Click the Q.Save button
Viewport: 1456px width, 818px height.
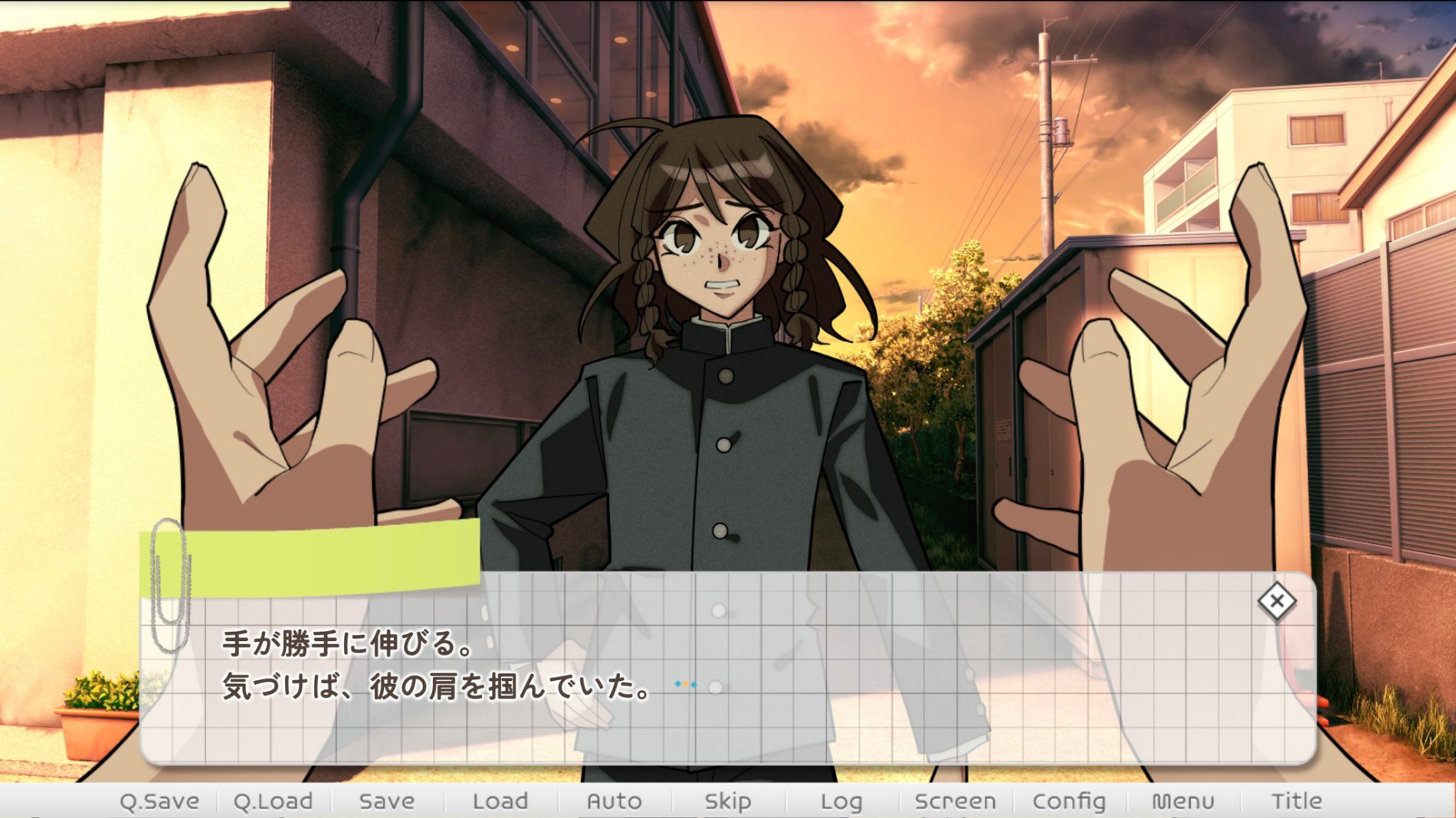click(159, 801)
